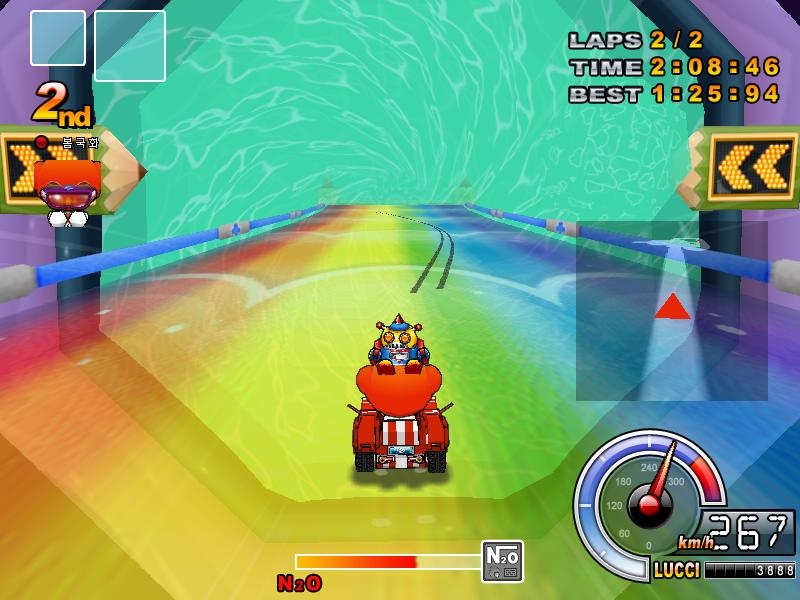Activate the N2O boost icon
The height and width of the screenshot is (600, 800).
click(x=502, y=561)
